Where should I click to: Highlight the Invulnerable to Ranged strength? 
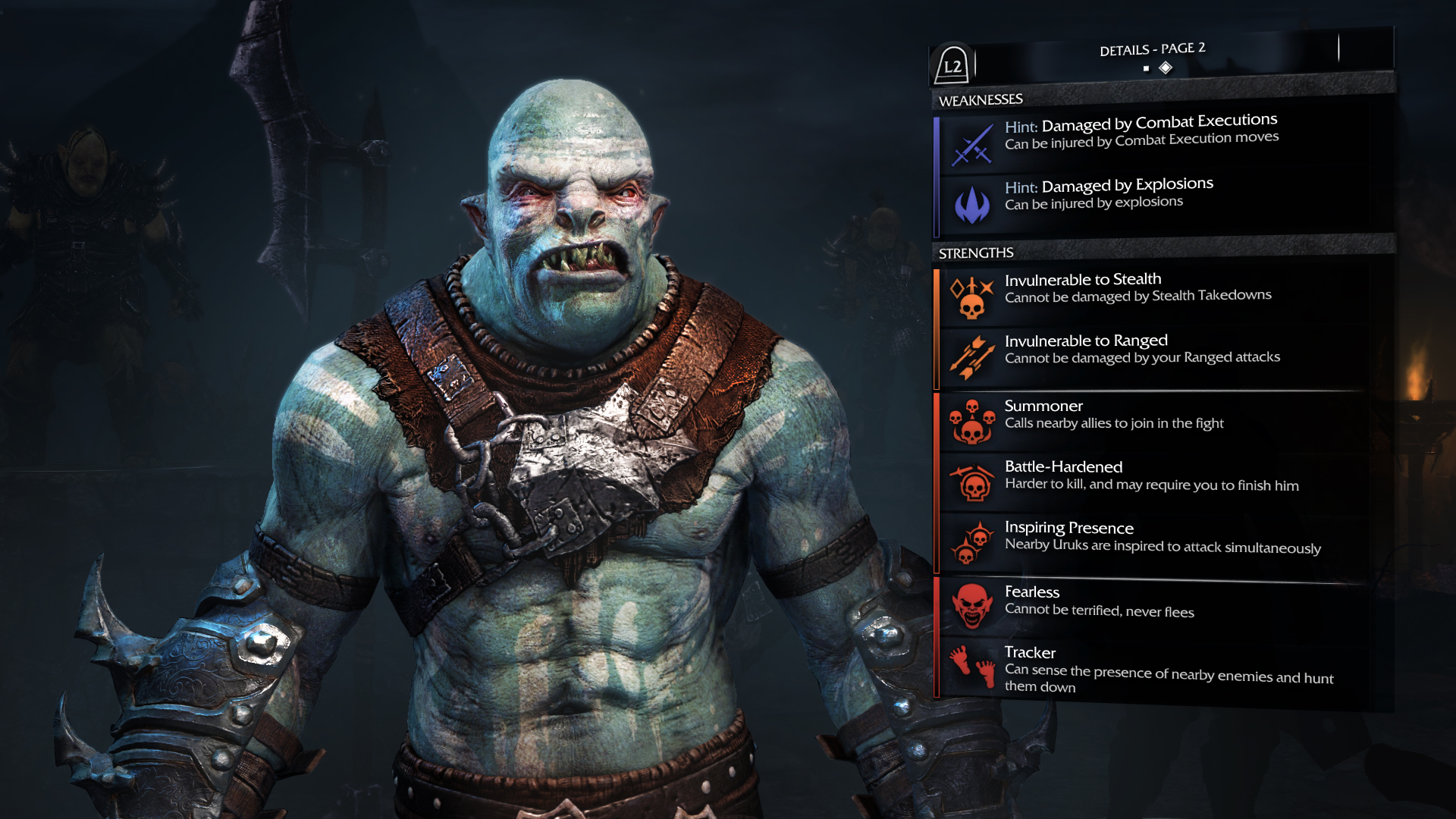[1141, 349]
